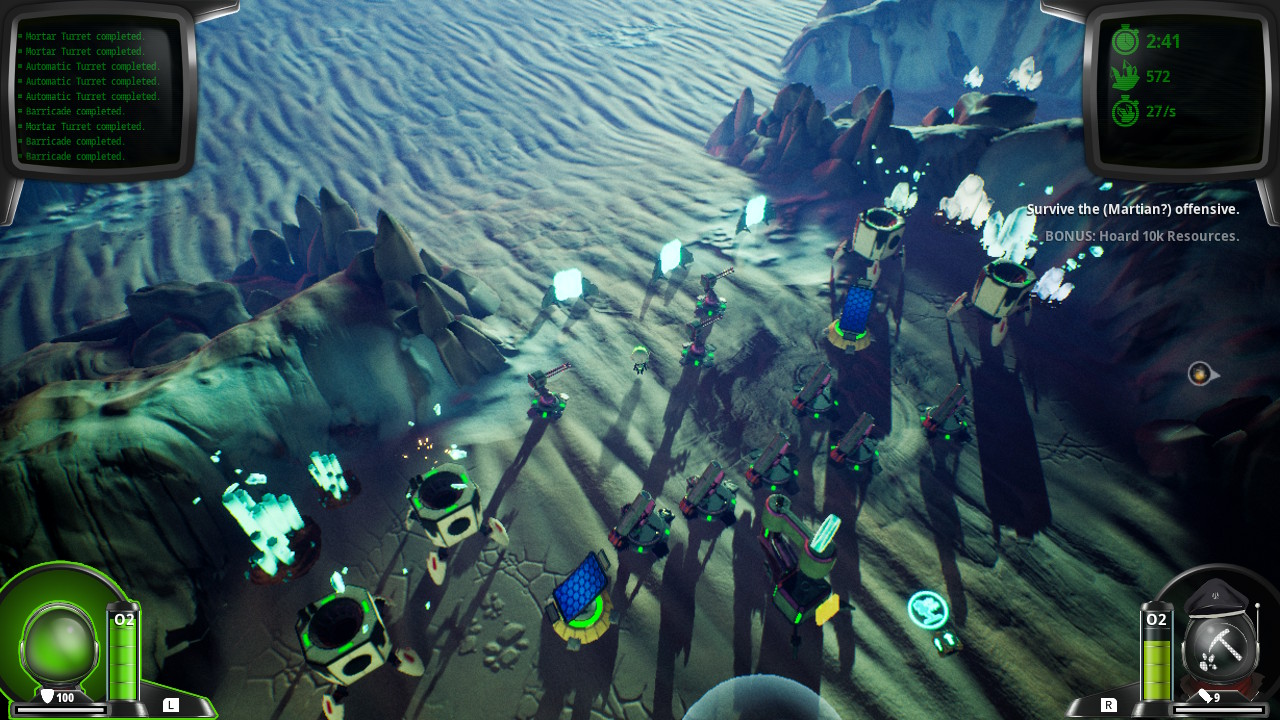
Task: Click the hexagonal lander pod at bottom left
Action: pyautogui.click(x=341, y=630)
